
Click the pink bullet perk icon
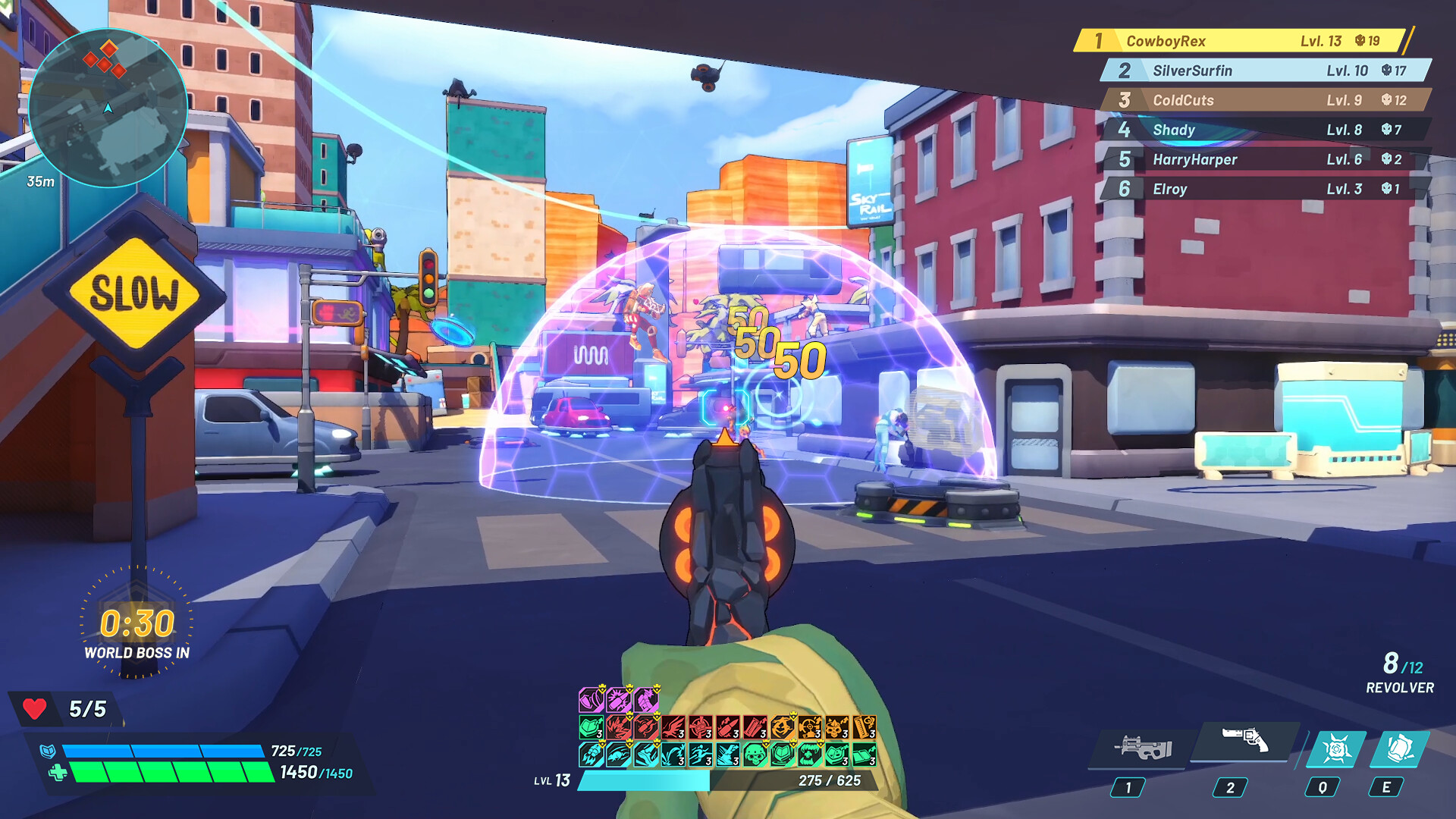[x=618, y=698]
